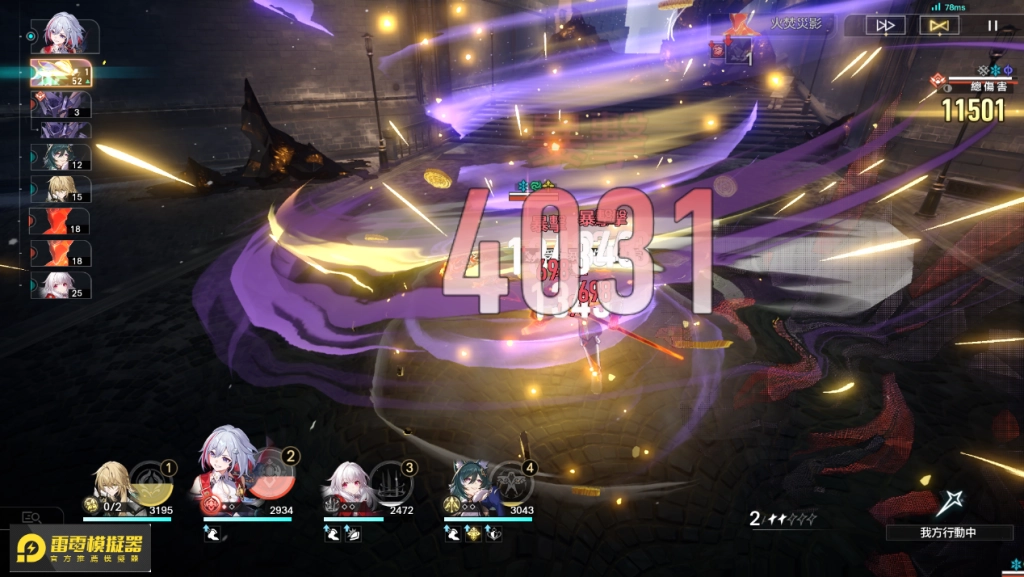1024x577 pixels.
Task: Pause the battle
Action: [992, 26]
